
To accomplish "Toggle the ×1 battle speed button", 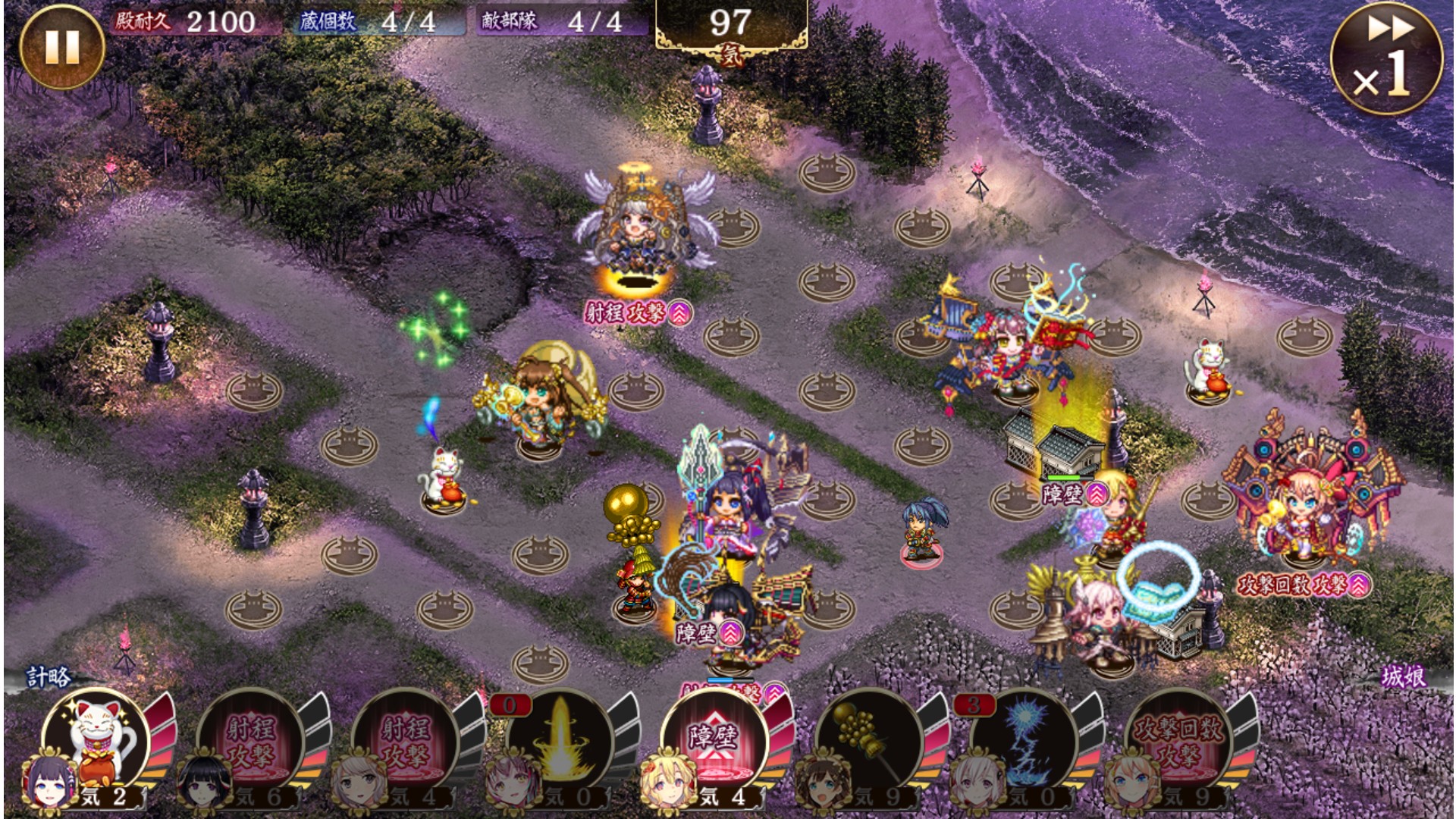I will click(x=1387, y=61).
